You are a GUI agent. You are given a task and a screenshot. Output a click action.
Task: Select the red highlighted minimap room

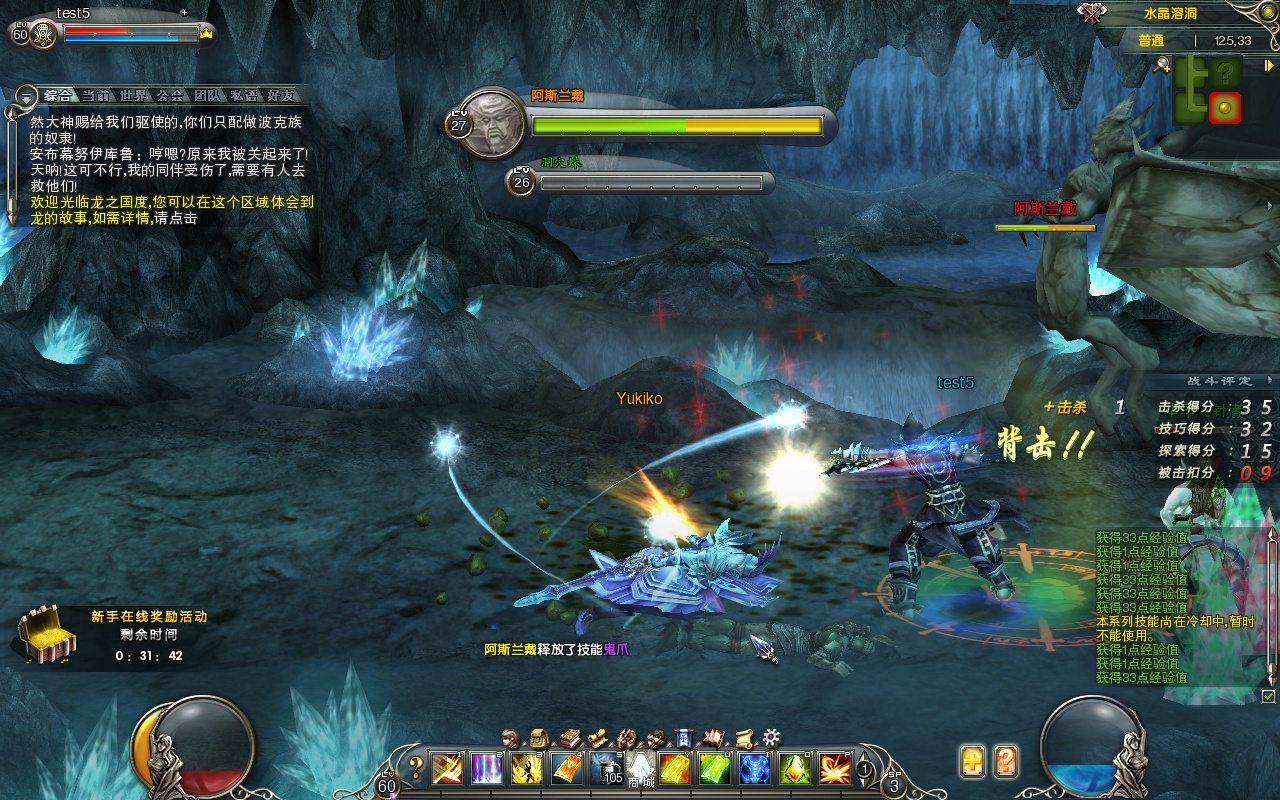point(1224,107)
